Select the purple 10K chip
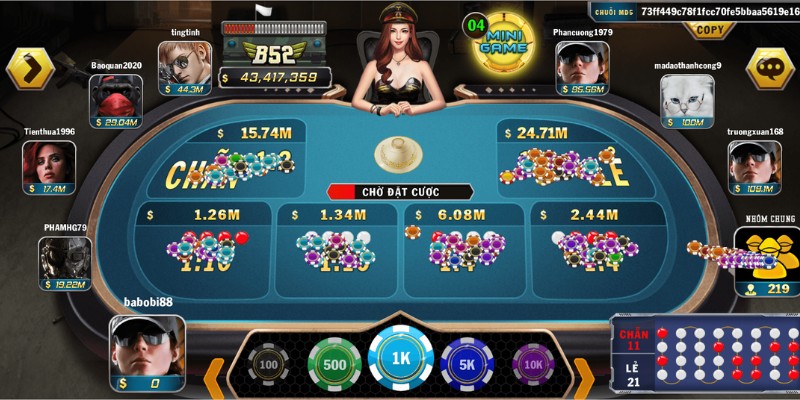This screenshot has height=400, width=800. coord(532,365)
